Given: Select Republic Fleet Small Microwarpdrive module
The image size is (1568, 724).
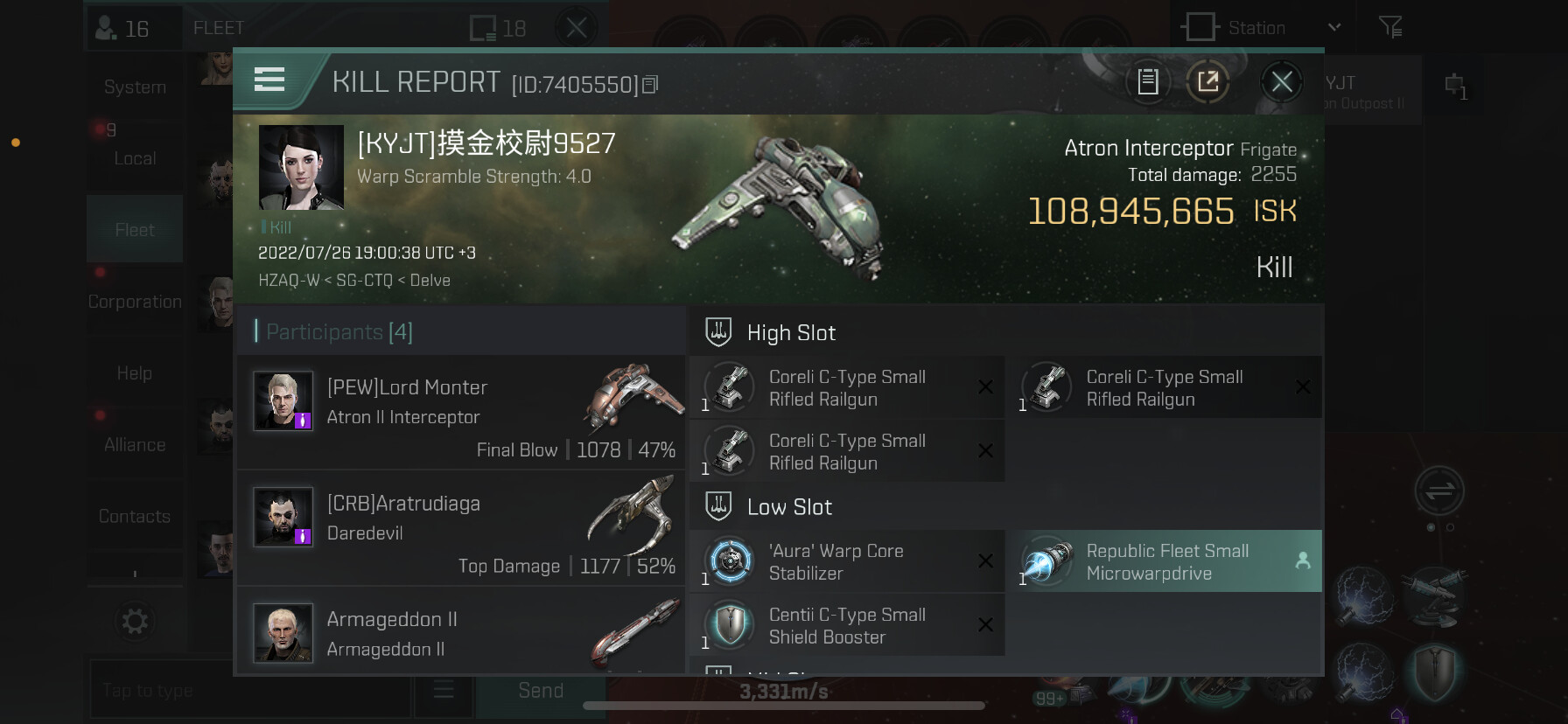Looking at the screenshot, I should (x=1169, y=562).
